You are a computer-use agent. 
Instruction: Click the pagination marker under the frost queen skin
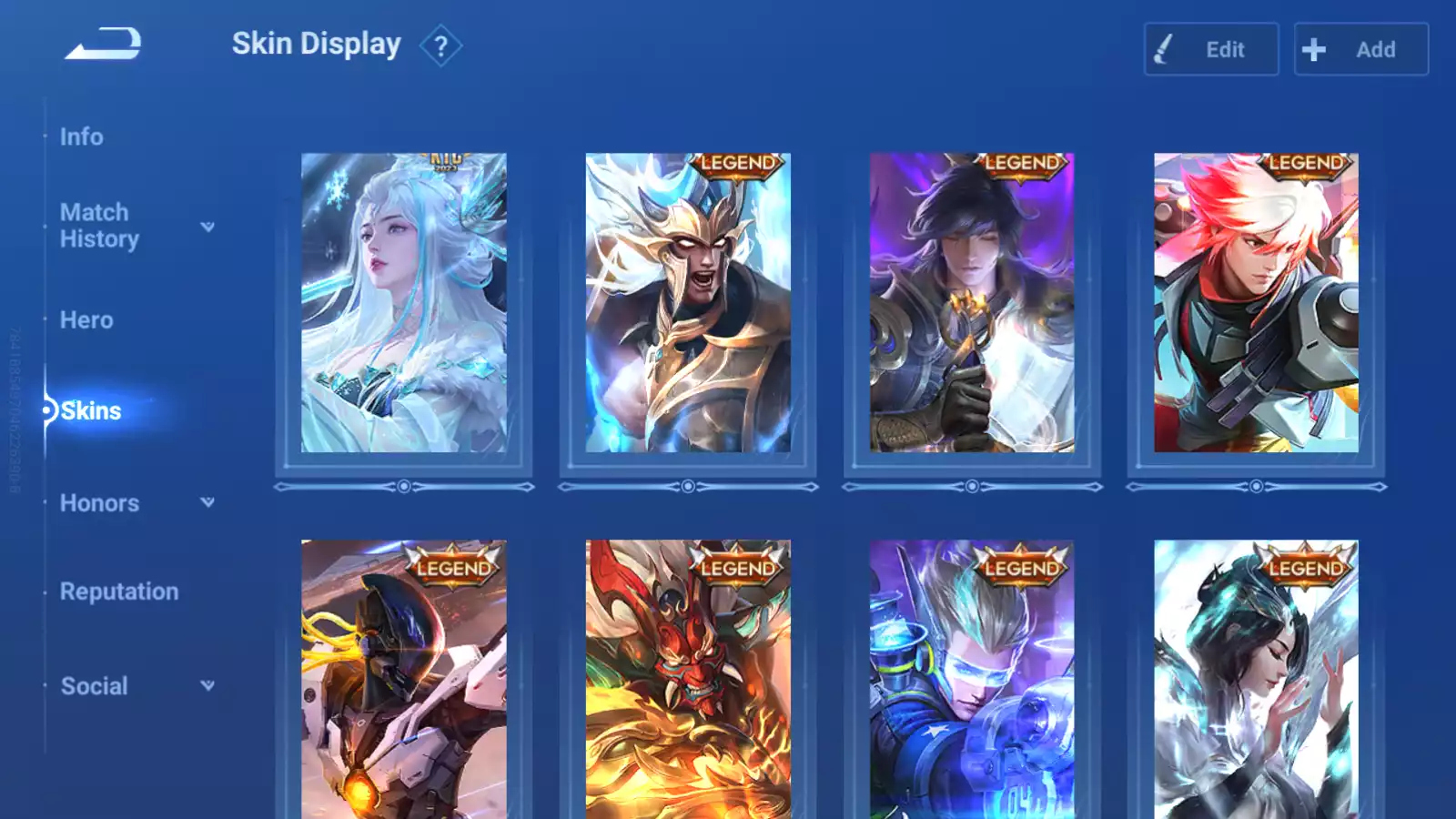pyautogui.click(x=403, y=487)
